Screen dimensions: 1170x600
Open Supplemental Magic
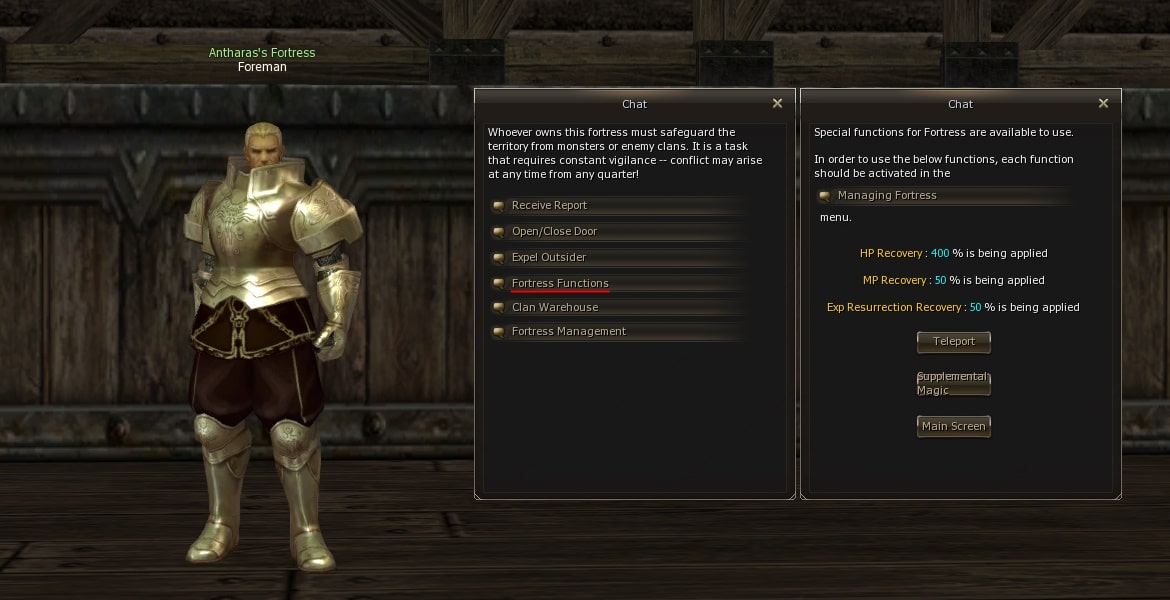pos(954,384)
